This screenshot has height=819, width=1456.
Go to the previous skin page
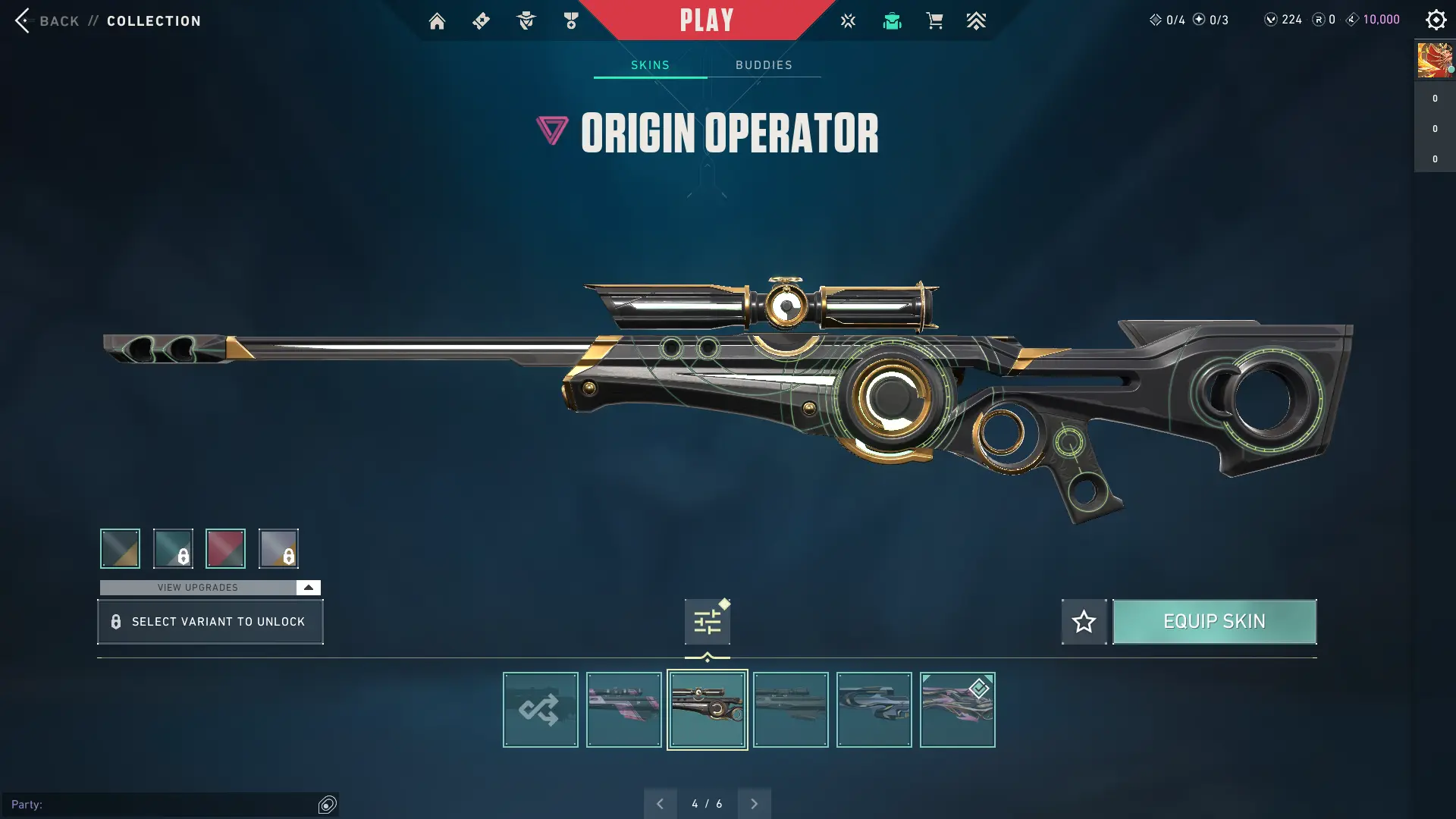coord(660,804)
